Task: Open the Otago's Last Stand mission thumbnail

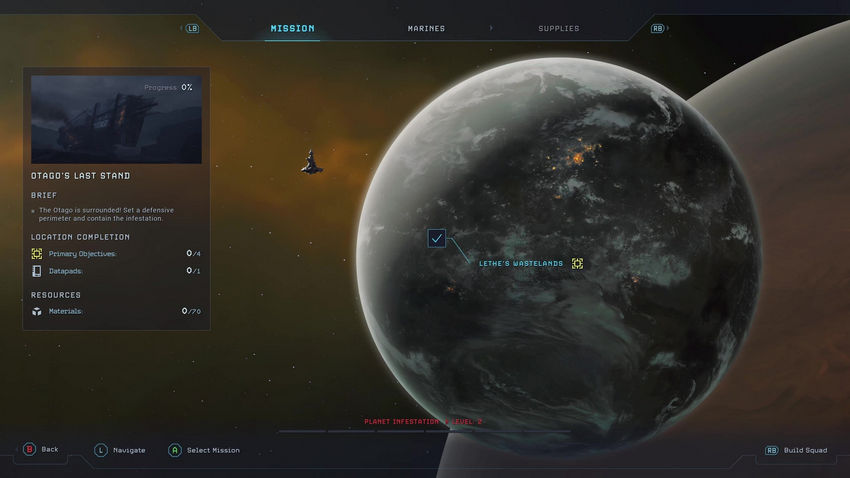Action: [116, 120]
